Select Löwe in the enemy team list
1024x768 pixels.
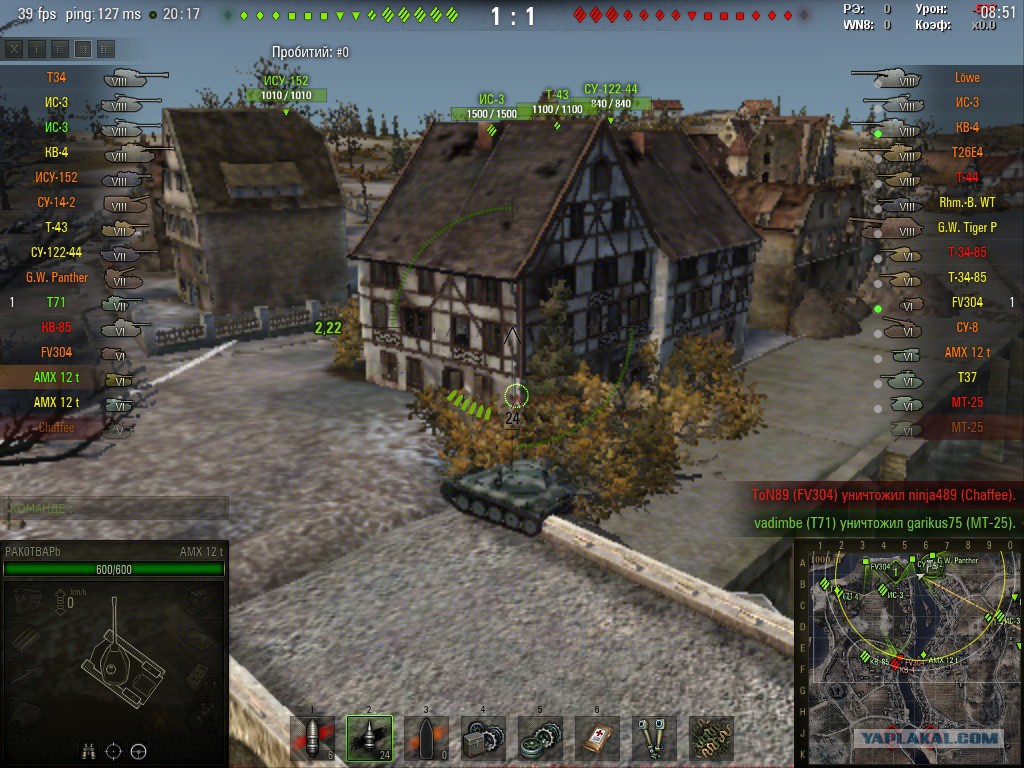(967, 77)
